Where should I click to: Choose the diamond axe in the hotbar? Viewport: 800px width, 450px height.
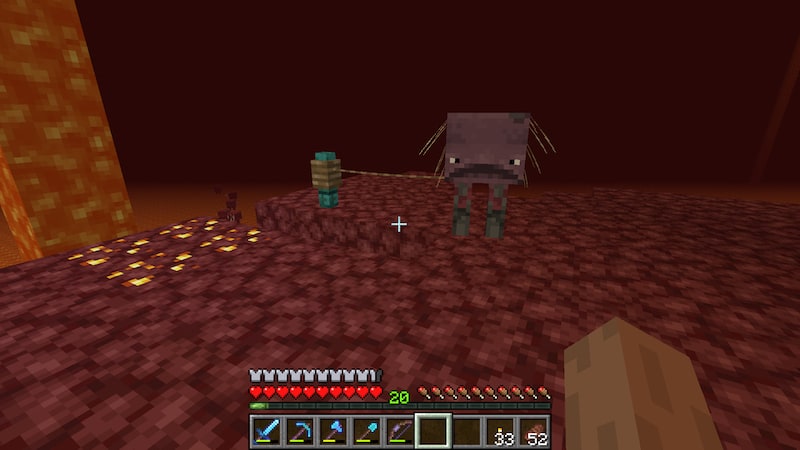point(333,431)
